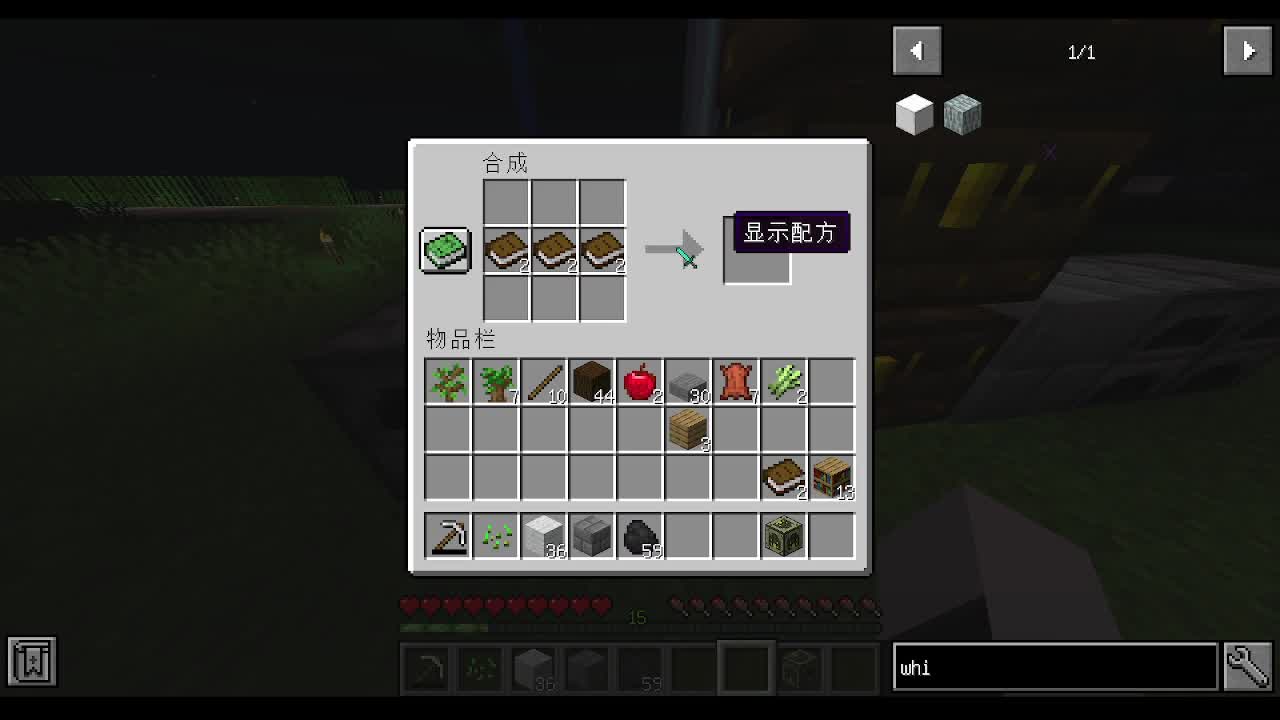Click the crafting result slot showing 显示配方

coord(757,250)
